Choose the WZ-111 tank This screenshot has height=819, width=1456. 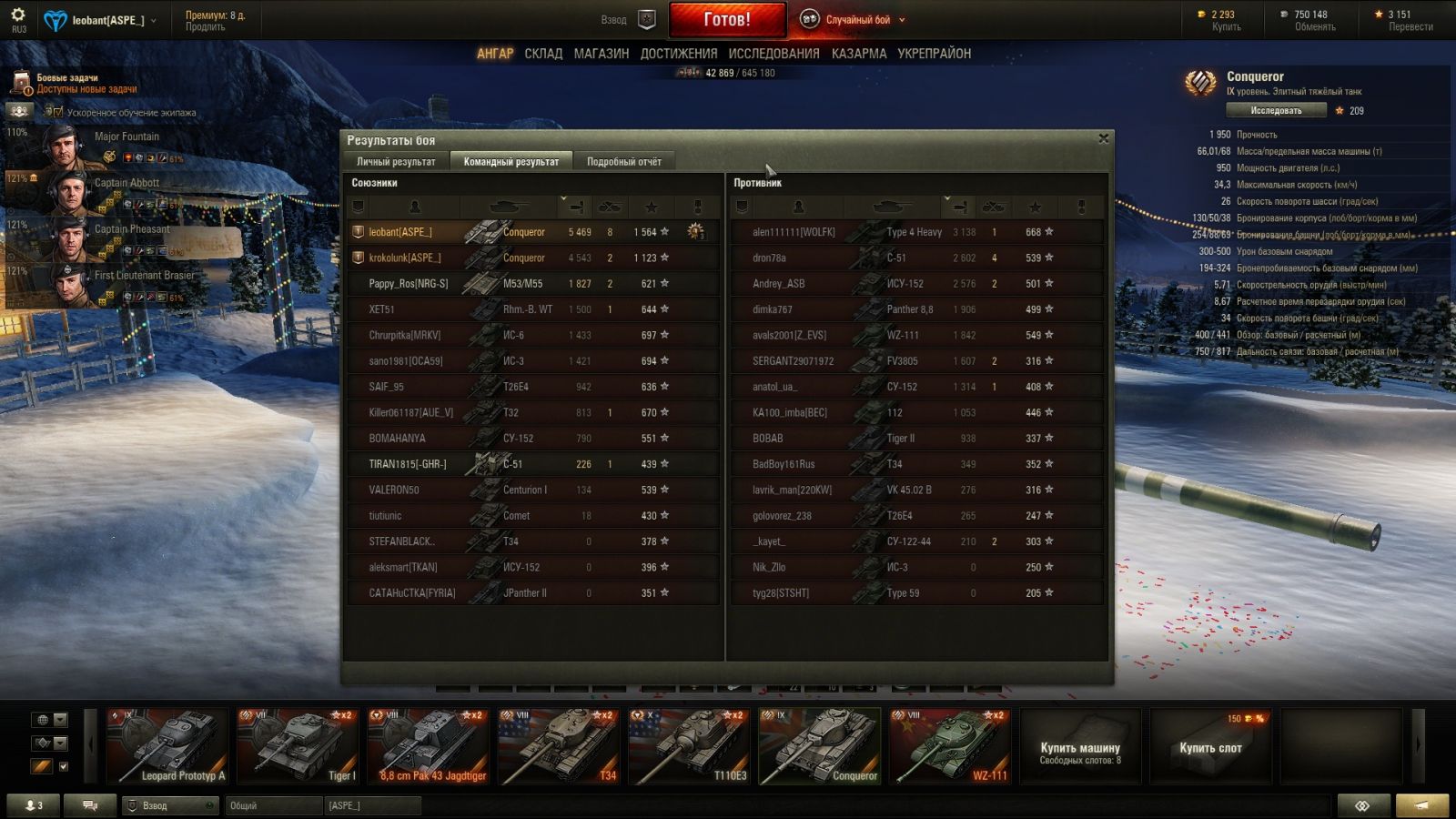pyautogui.click(x=950, y=746)
